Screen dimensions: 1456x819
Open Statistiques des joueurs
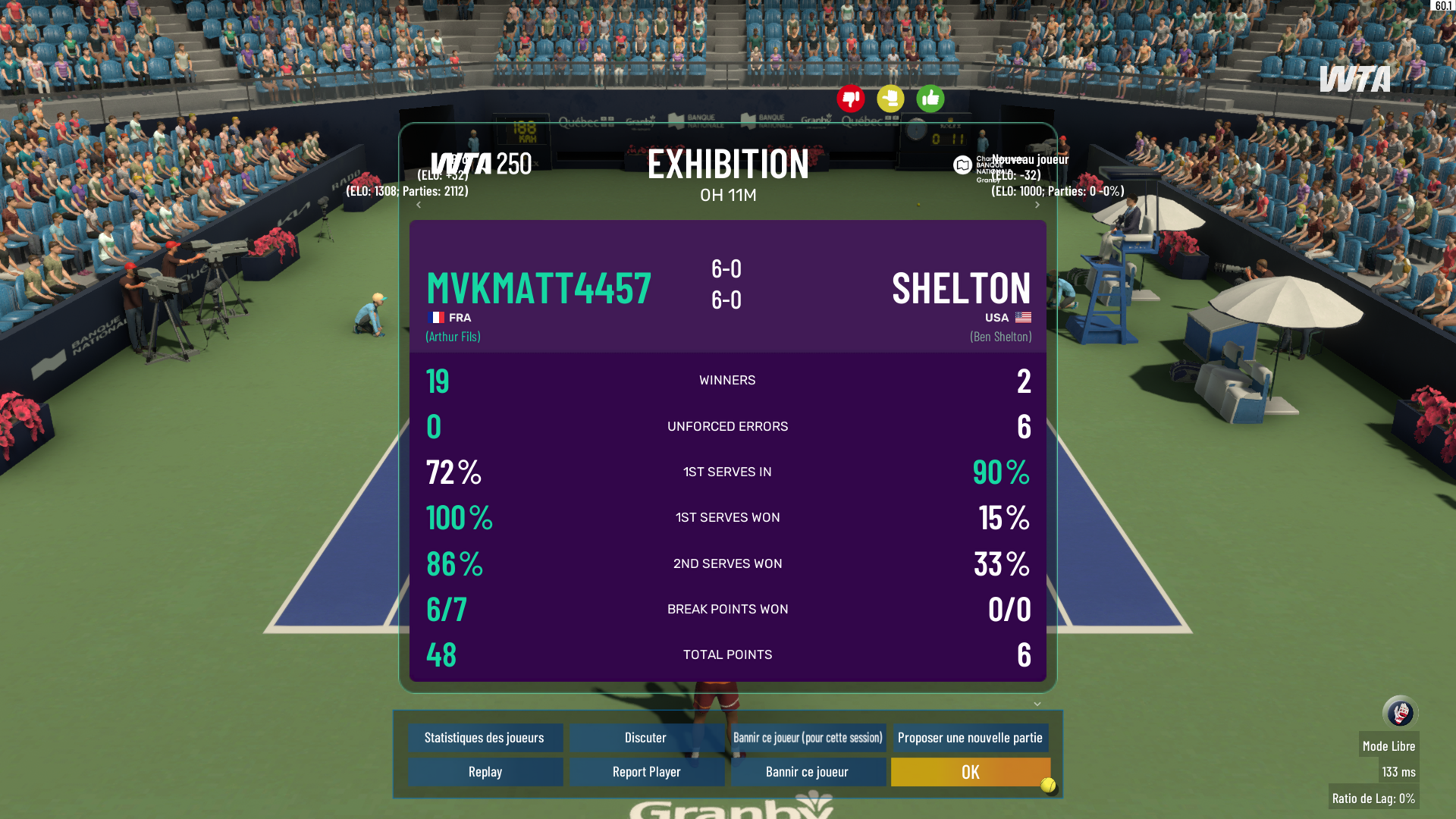click(485, 738)
